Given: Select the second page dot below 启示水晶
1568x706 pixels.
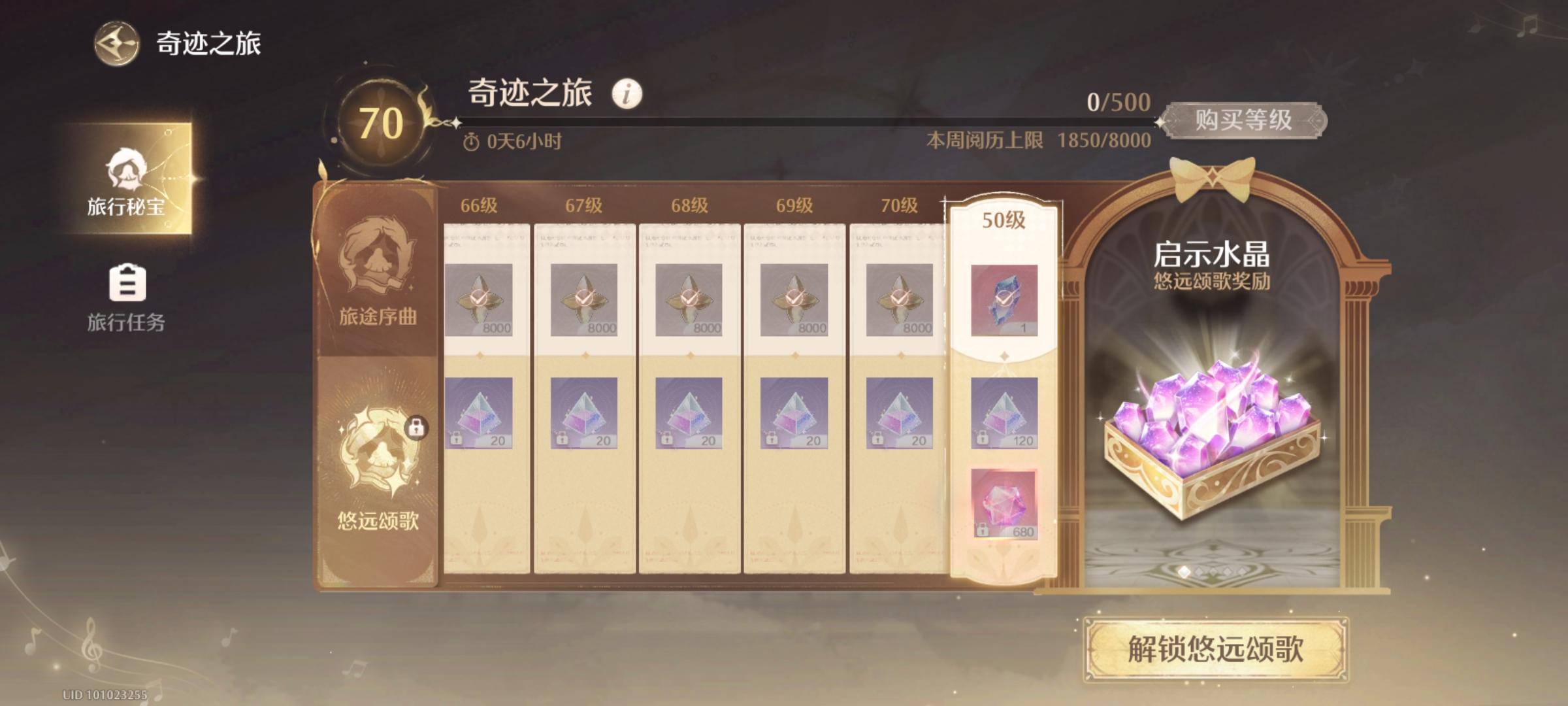Looking at the screenshot, I should (1200, 570).
